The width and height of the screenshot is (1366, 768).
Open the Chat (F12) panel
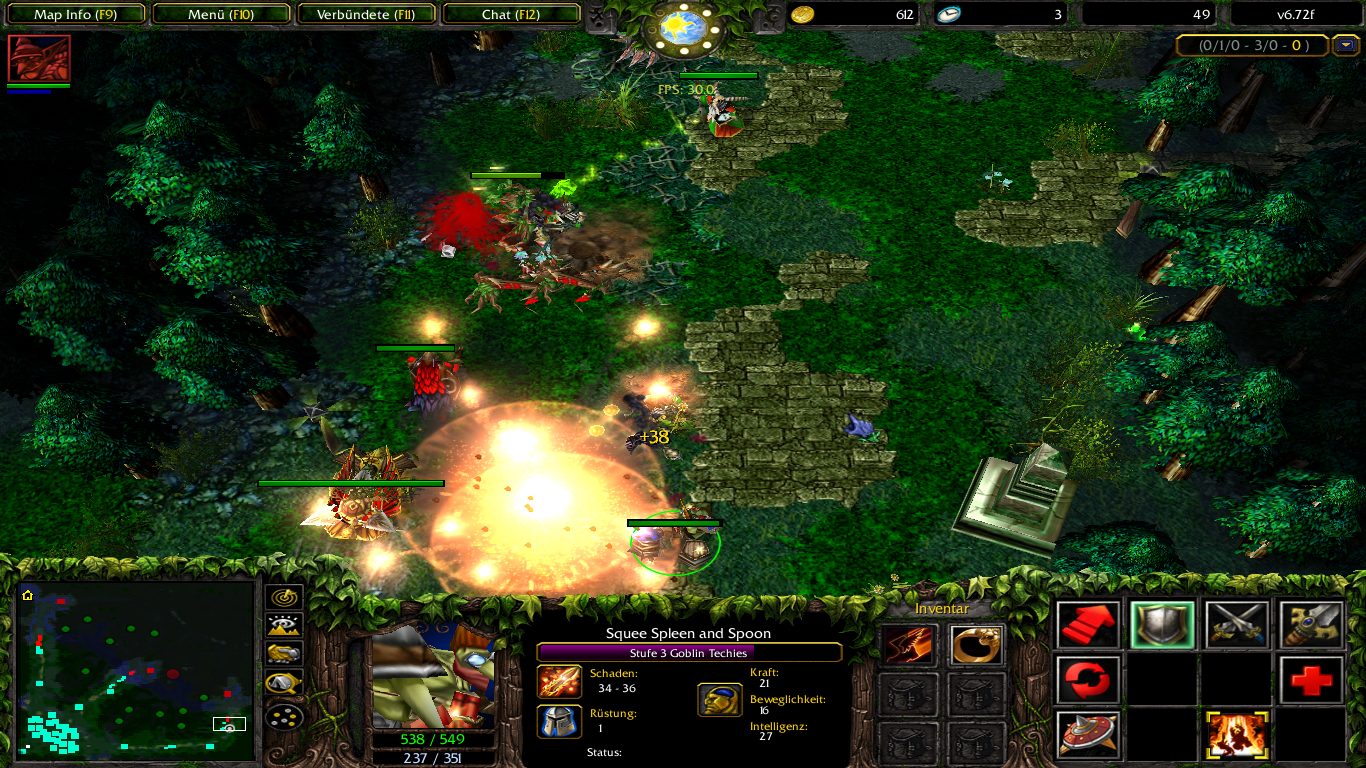click(x=510, y=14)
